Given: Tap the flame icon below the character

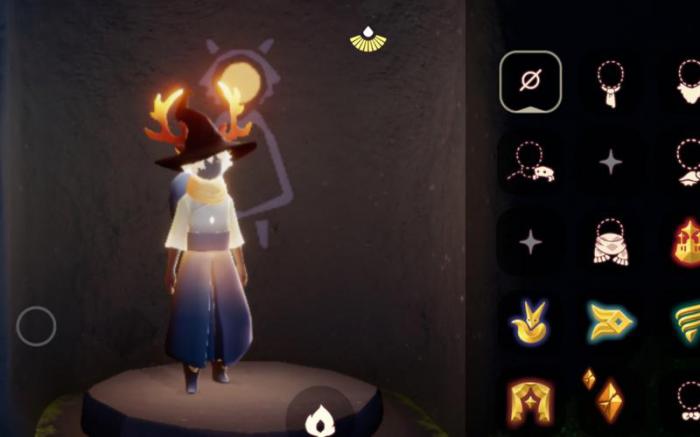Looking at the screenshot, I should [318, 419].
